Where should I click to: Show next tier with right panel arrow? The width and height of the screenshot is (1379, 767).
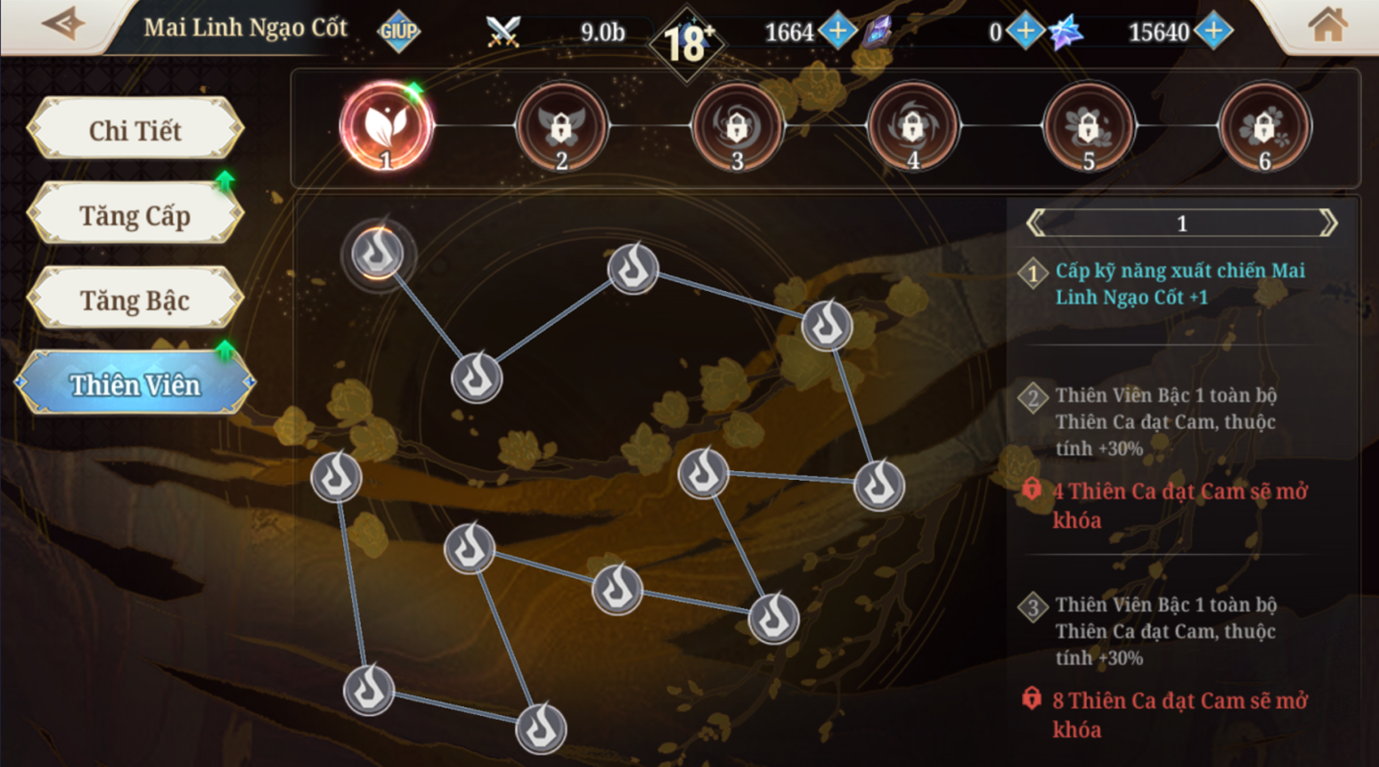[1327, 223]
